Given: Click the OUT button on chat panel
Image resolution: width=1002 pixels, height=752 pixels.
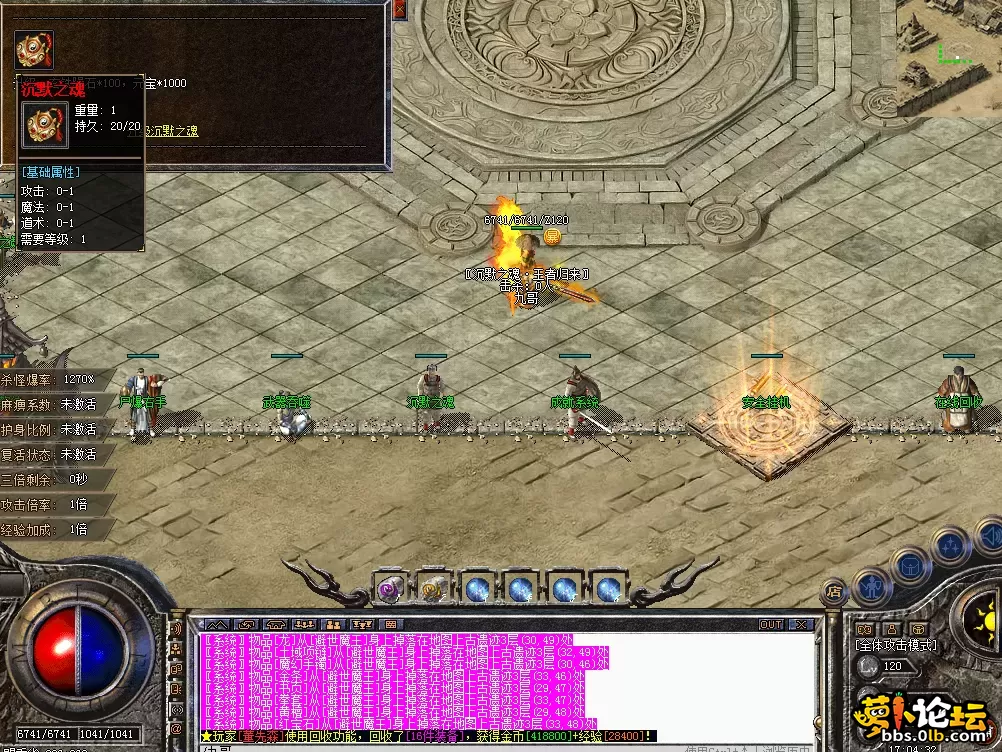Looking at the screenshot, I should [771, 625].
